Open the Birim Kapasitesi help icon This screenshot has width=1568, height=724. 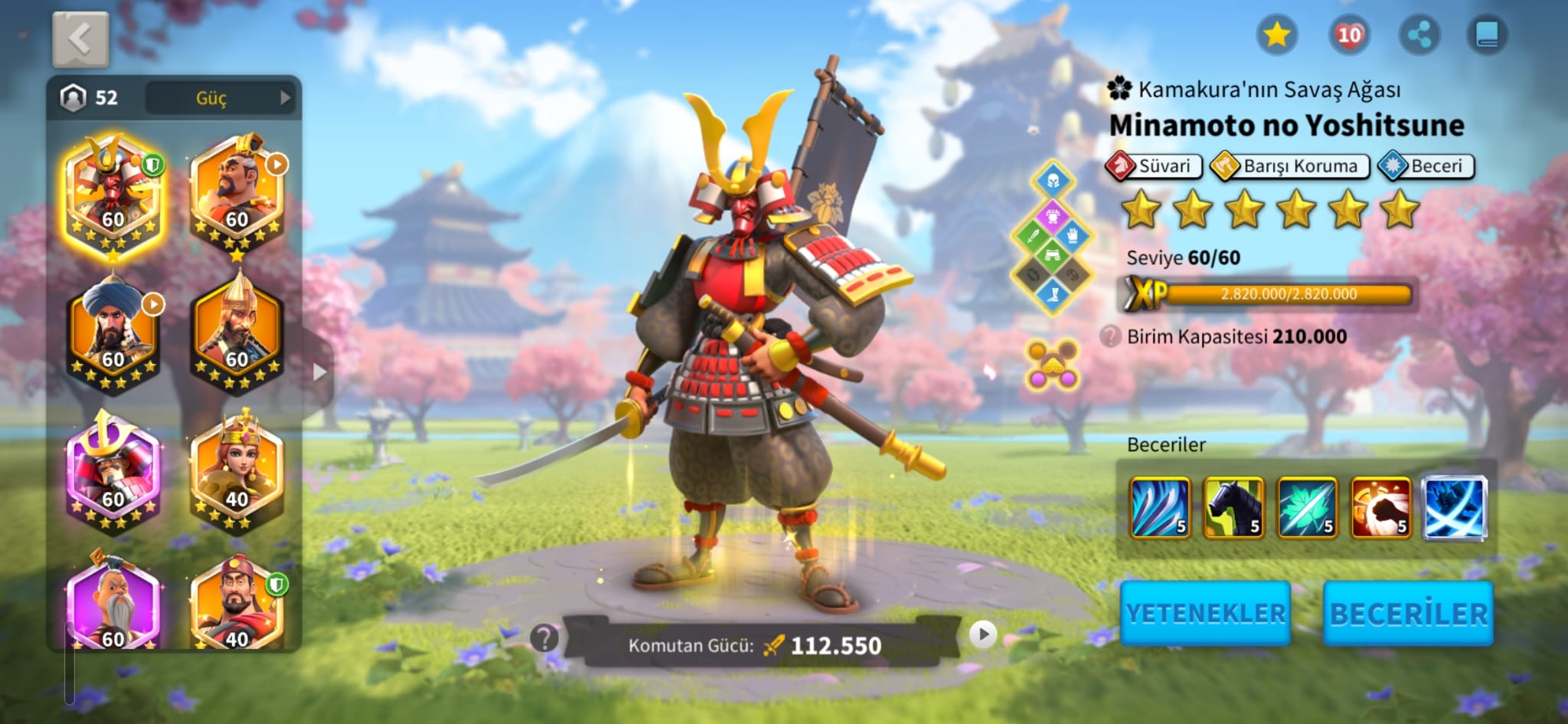1110,336
